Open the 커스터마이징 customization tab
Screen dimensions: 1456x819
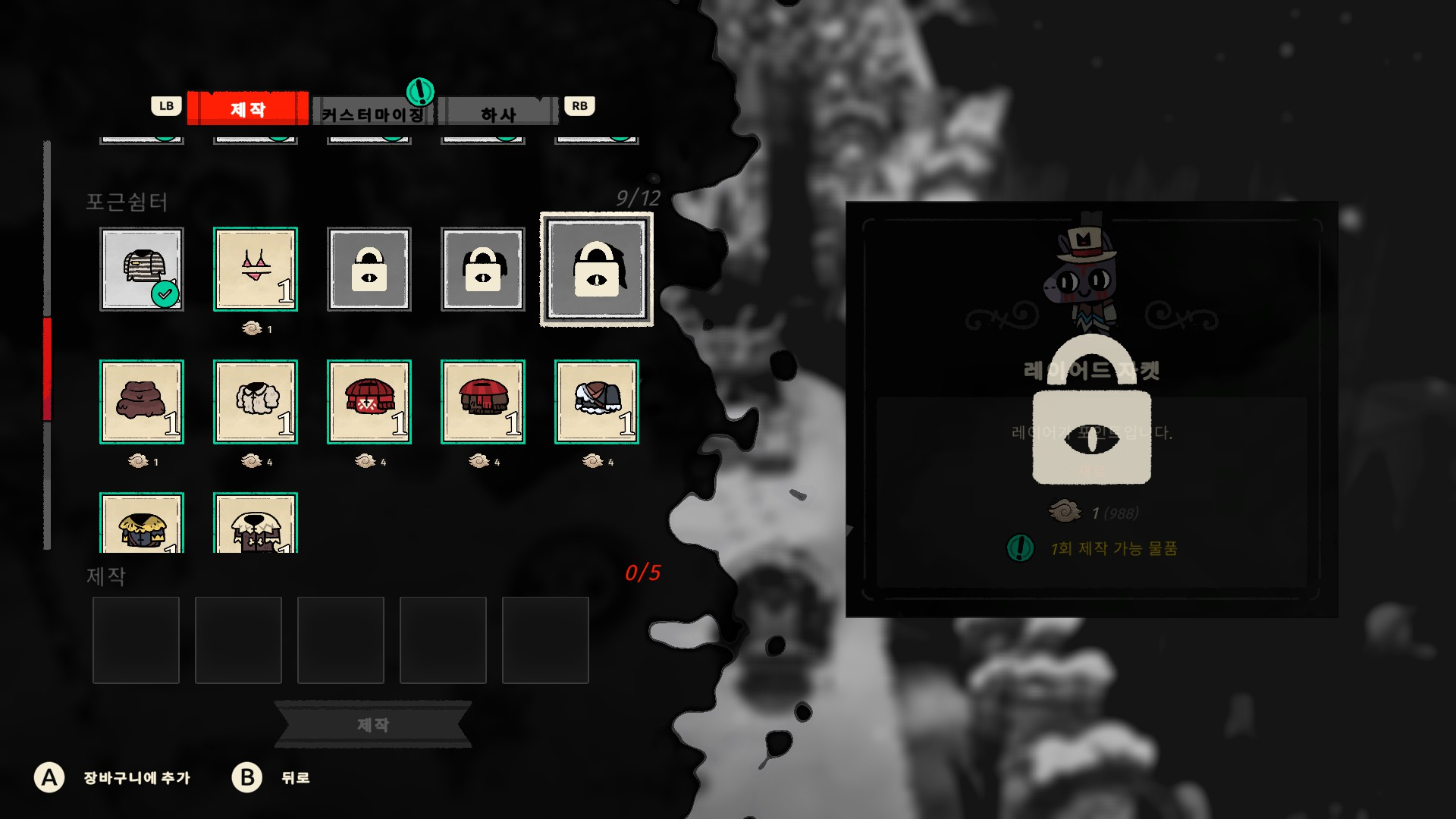pyautogui.click(x=372, y=114)
